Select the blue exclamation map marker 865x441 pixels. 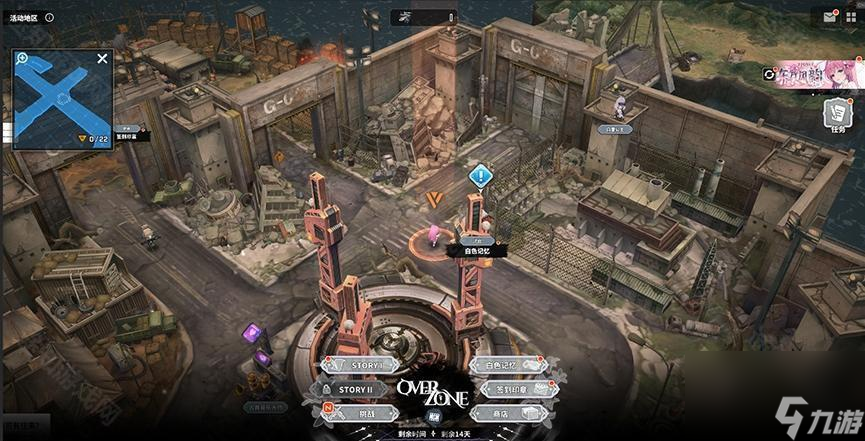(481, 177)
